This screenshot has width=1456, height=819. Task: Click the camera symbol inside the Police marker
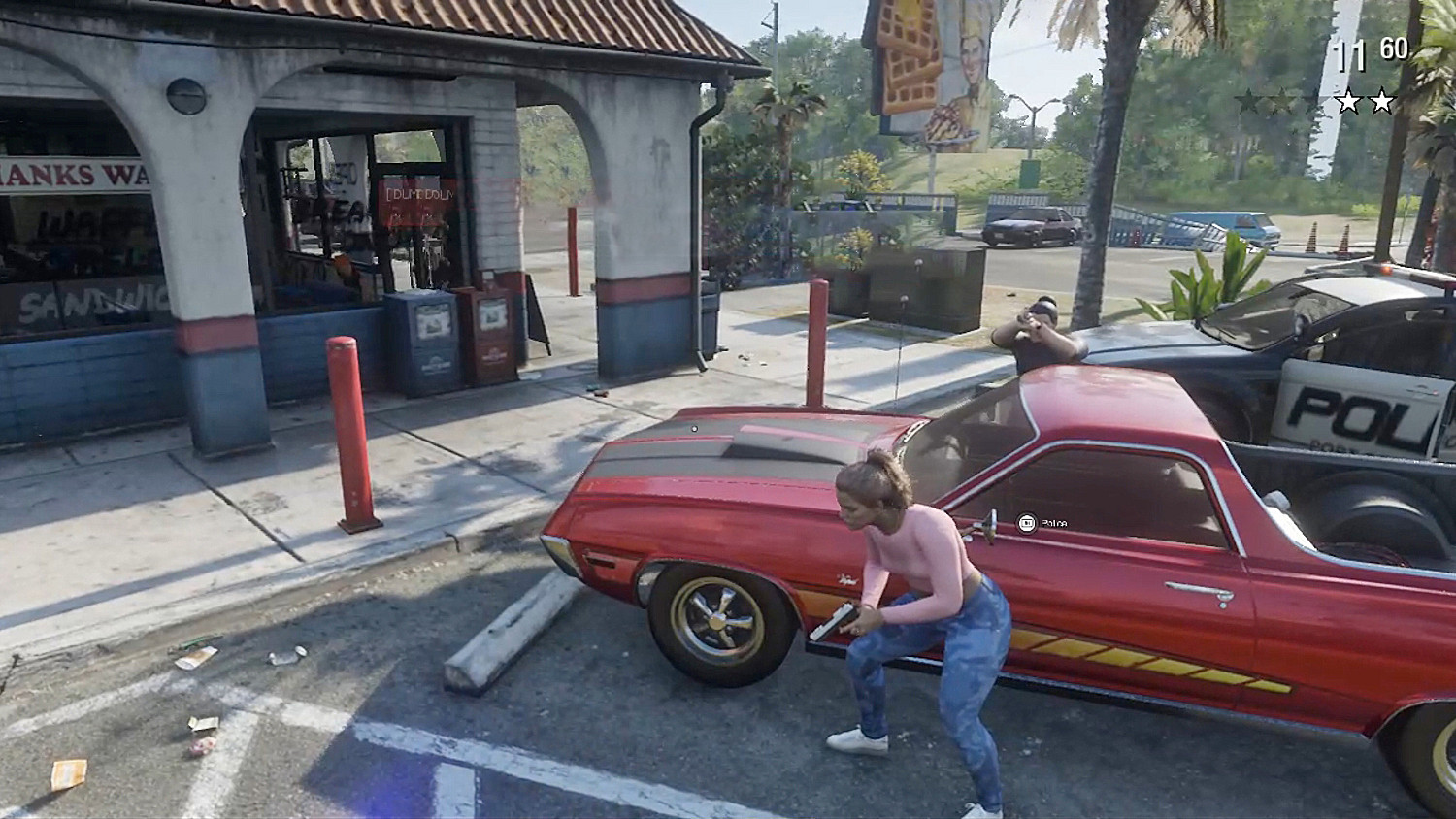pyautogui.click(x=1026, y=522)
